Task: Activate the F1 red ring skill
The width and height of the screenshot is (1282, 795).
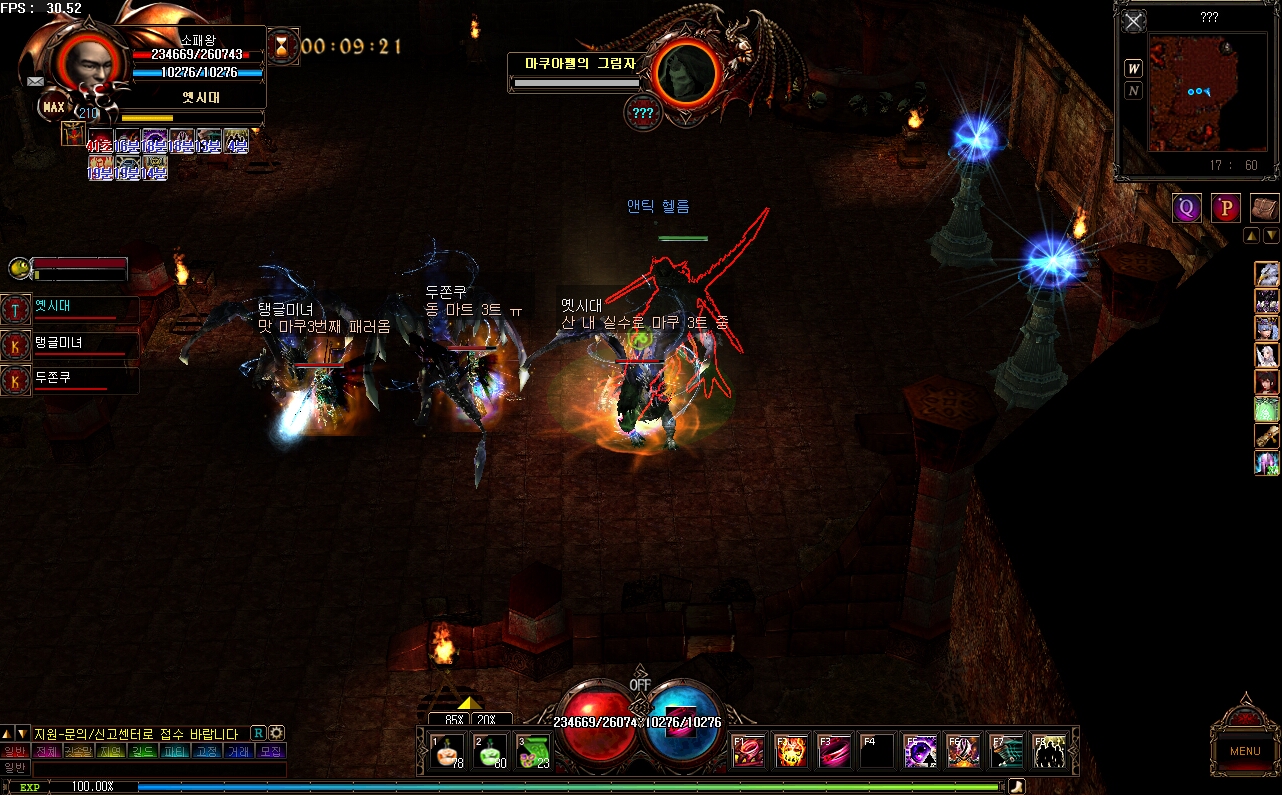Action: [748, 751]
